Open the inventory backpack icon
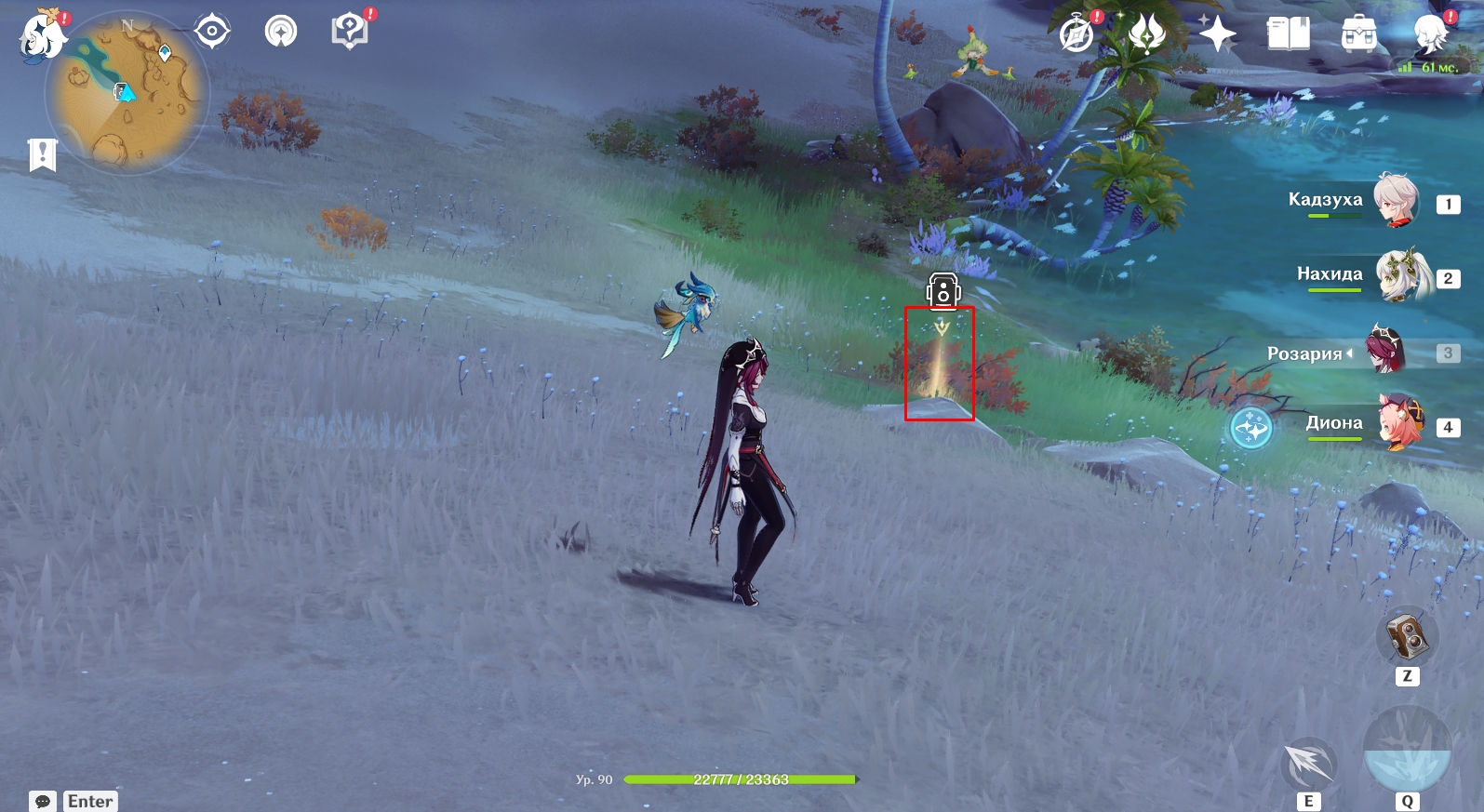Viewport: 1484px width, 812px height. [x=1359, y=34]
